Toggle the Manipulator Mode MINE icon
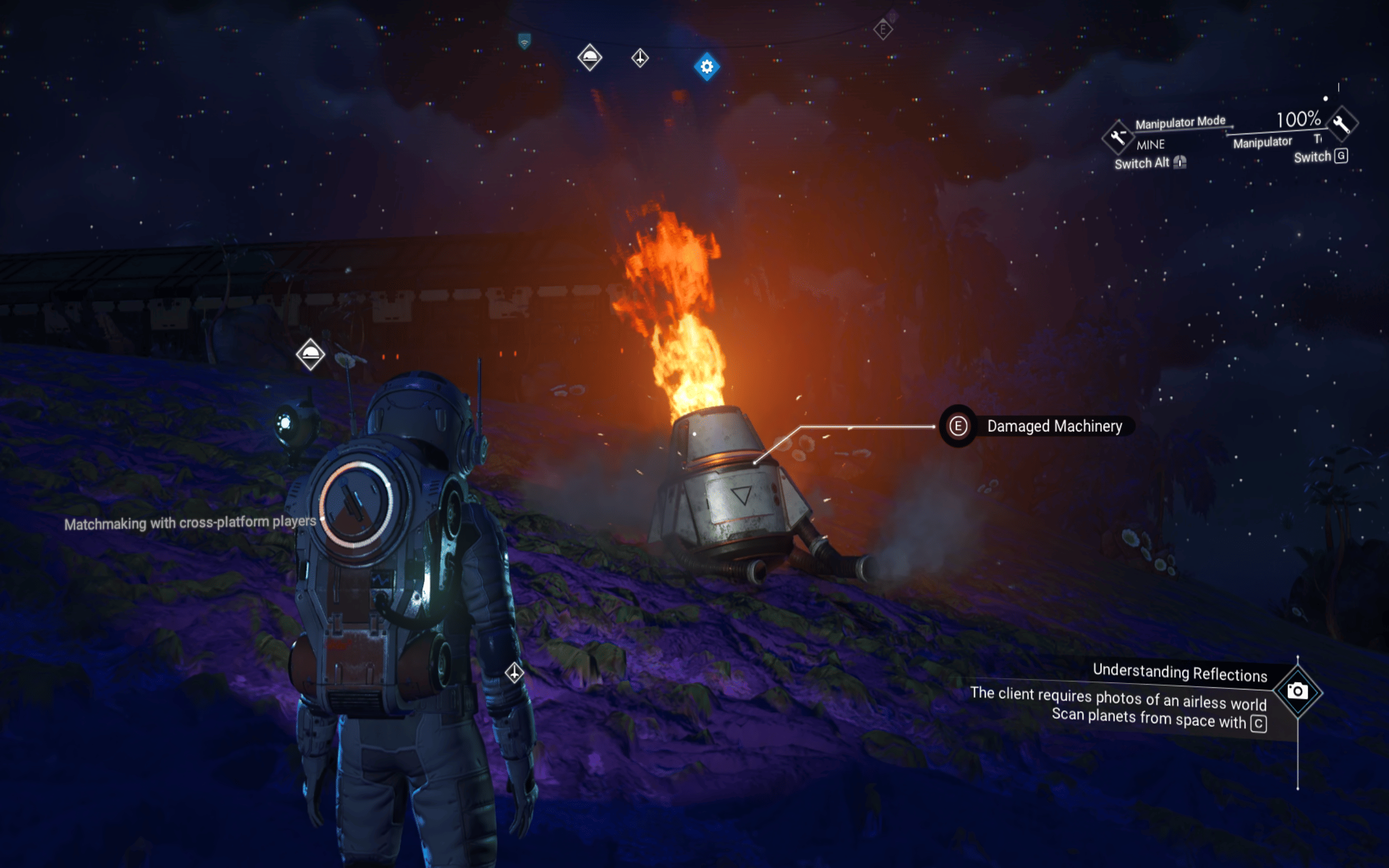Viewport: 1389px width, 868px height. [x=1118, y=137]
